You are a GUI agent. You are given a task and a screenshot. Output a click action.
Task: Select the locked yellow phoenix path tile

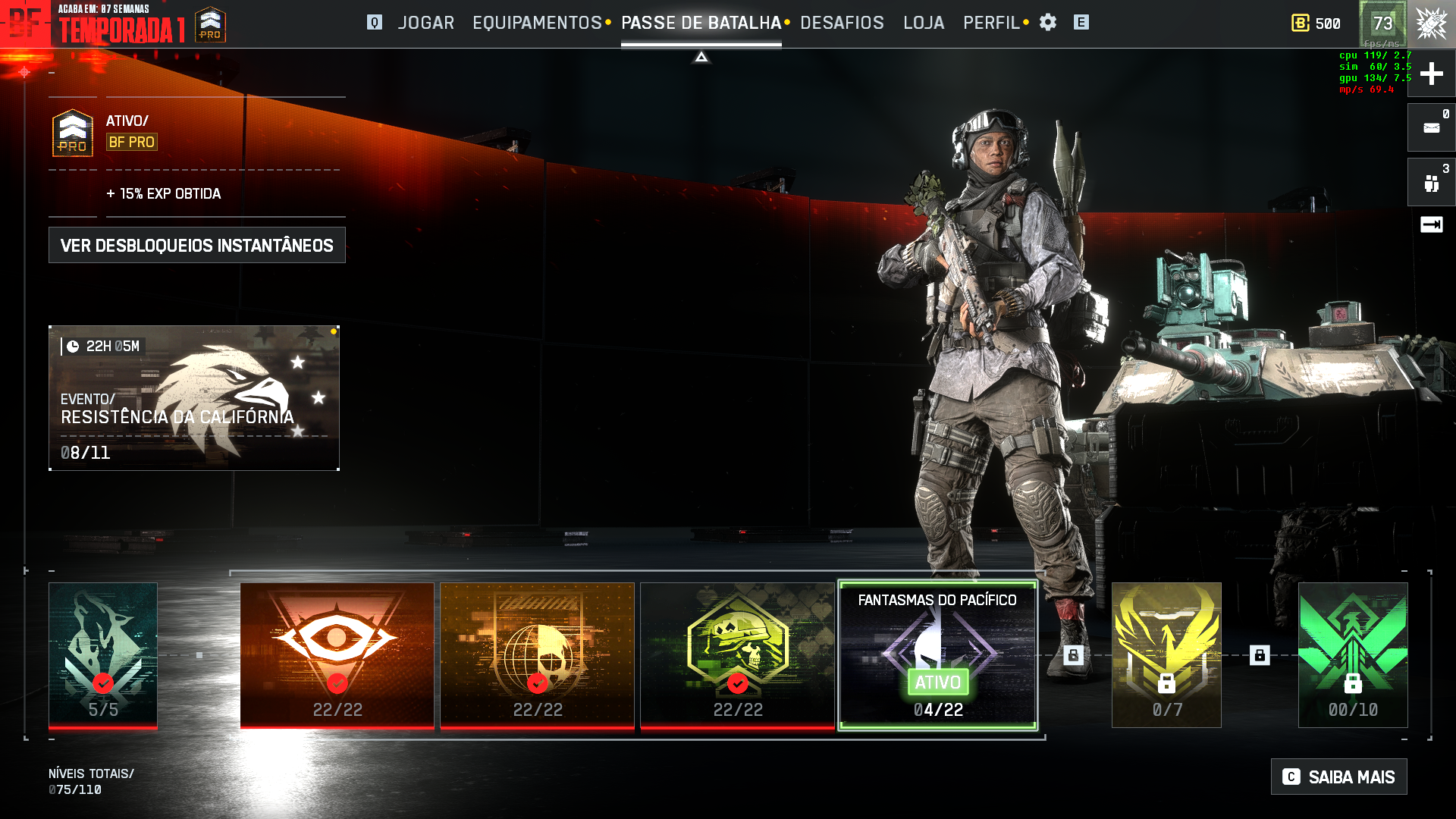1166,655
